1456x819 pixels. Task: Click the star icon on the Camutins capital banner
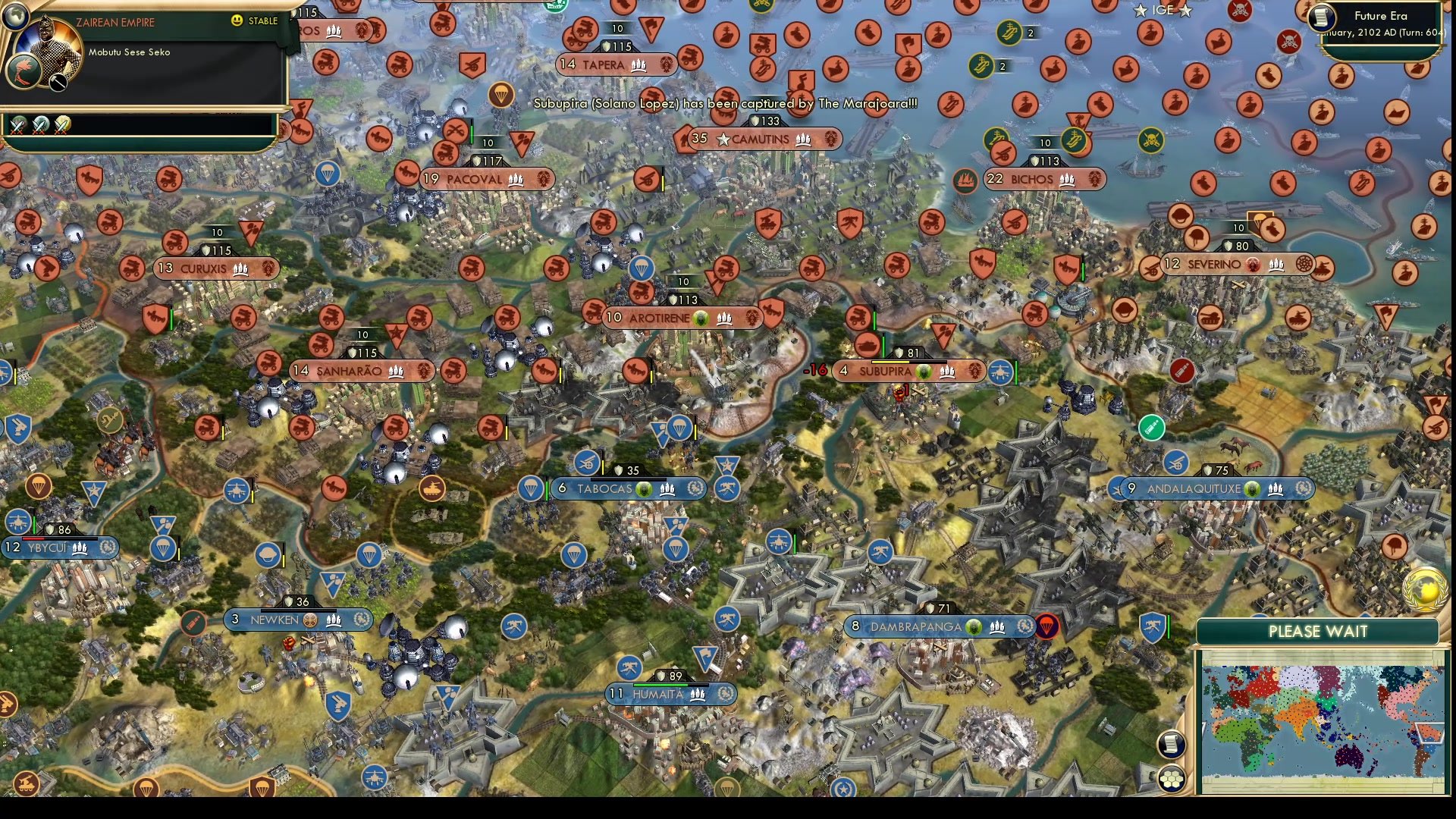point(725,139)
